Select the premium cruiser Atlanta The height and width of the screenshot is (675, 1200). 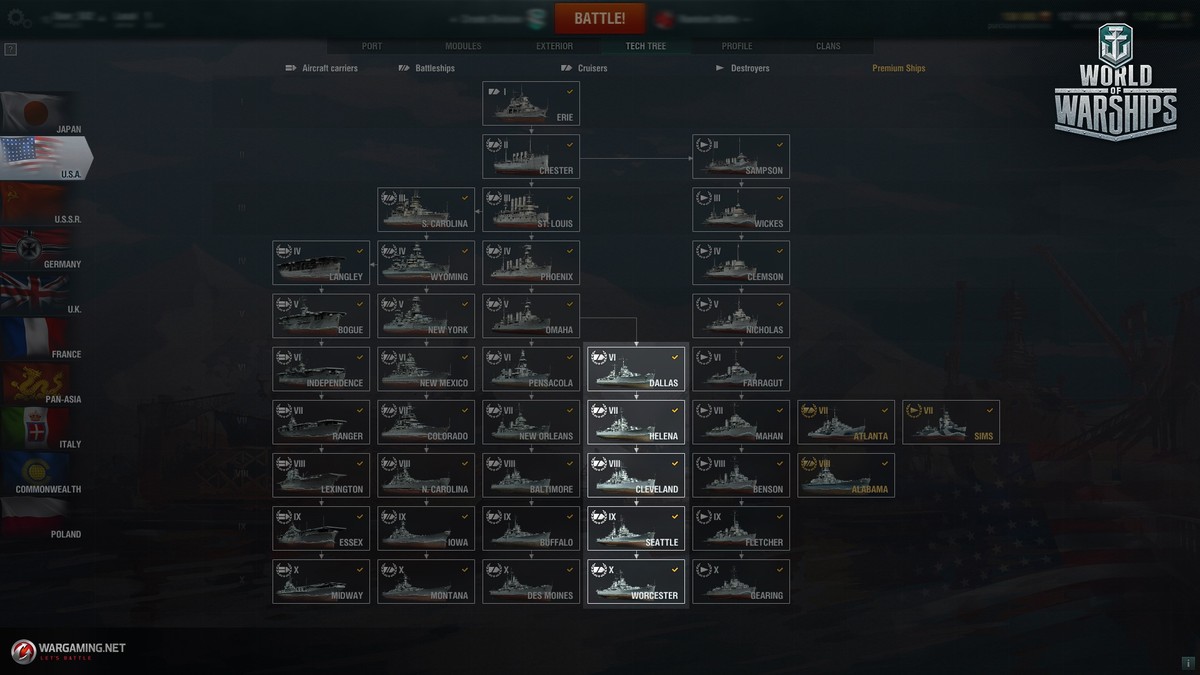(846, 422)
